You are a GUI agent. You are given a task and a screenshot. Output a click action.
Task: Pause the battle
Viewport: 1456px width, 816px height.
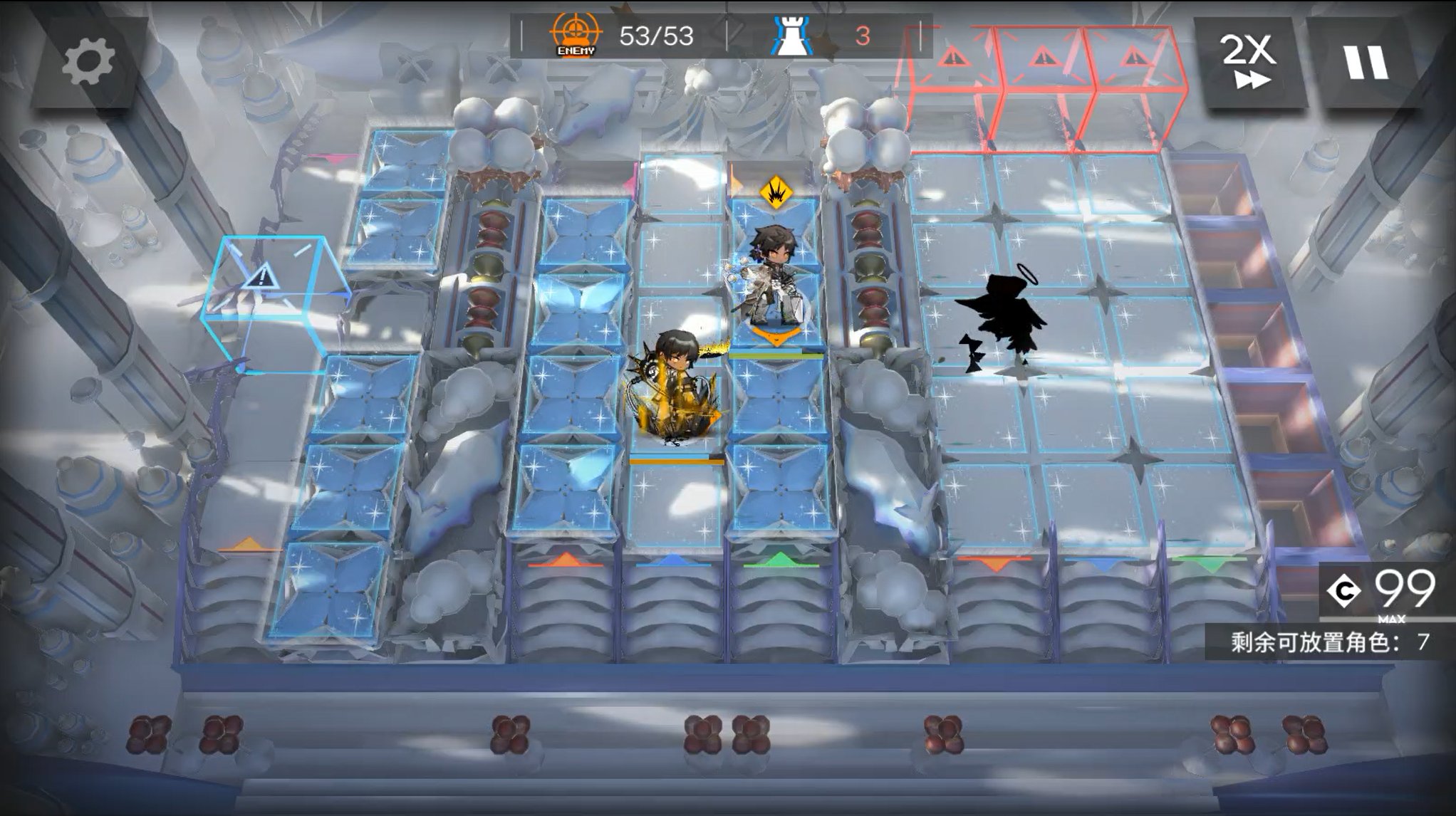click(1366, 63)
